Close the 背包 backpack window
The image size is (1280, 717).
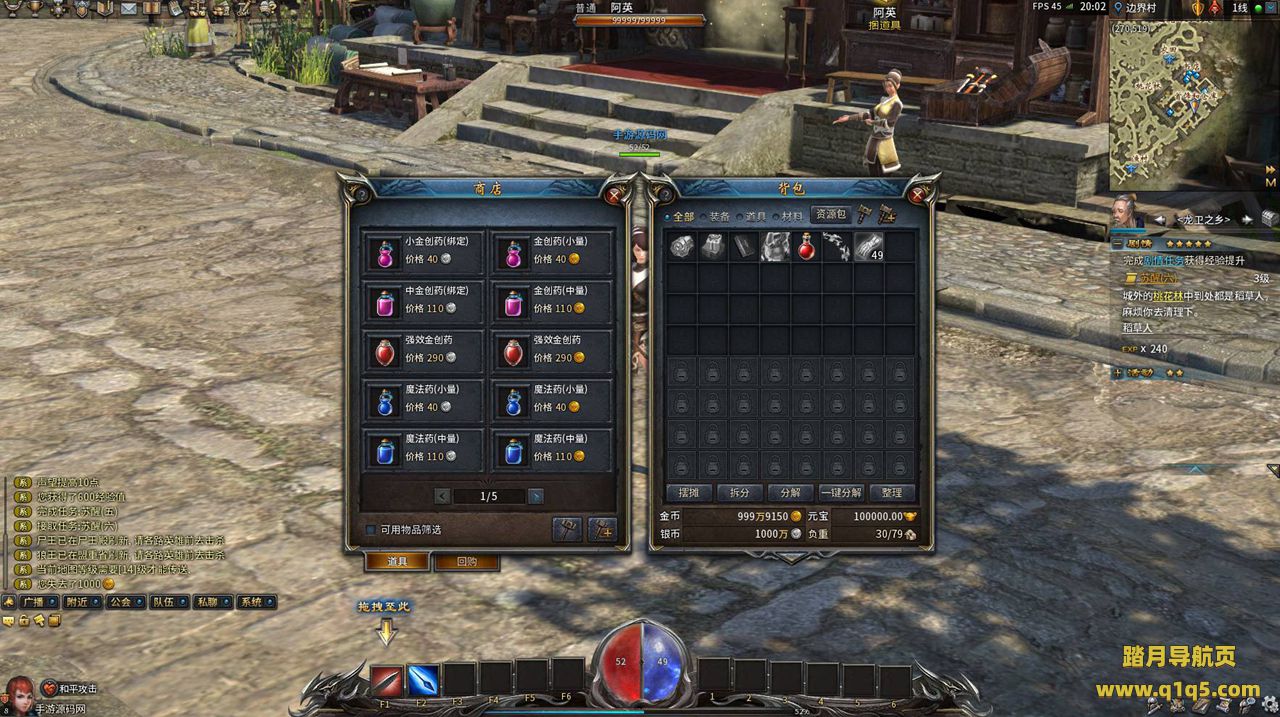tap(918, 193)
